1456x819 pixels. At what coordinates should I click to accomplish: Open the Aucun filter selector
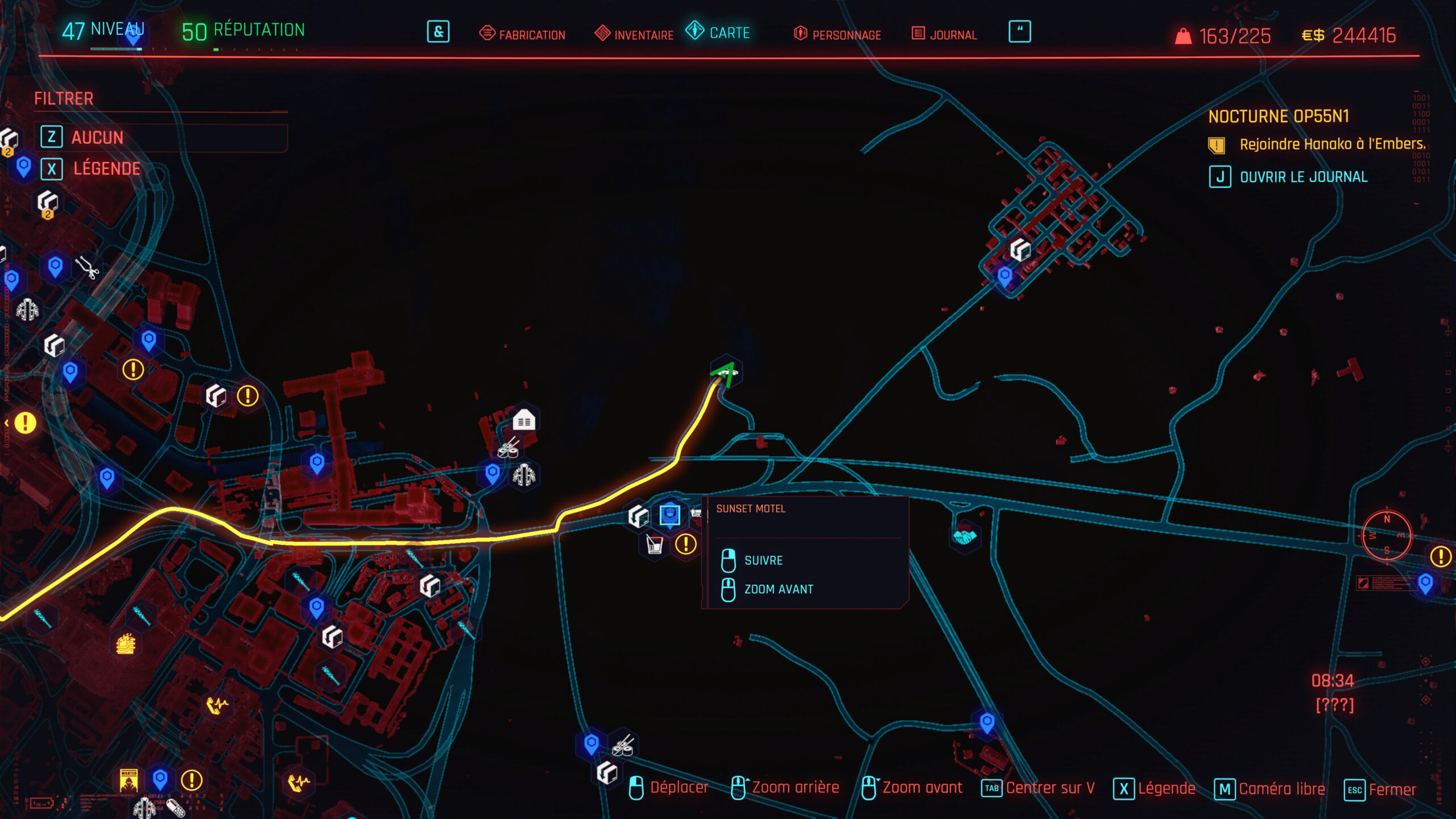pyautogui.click(x=98, y=137)
